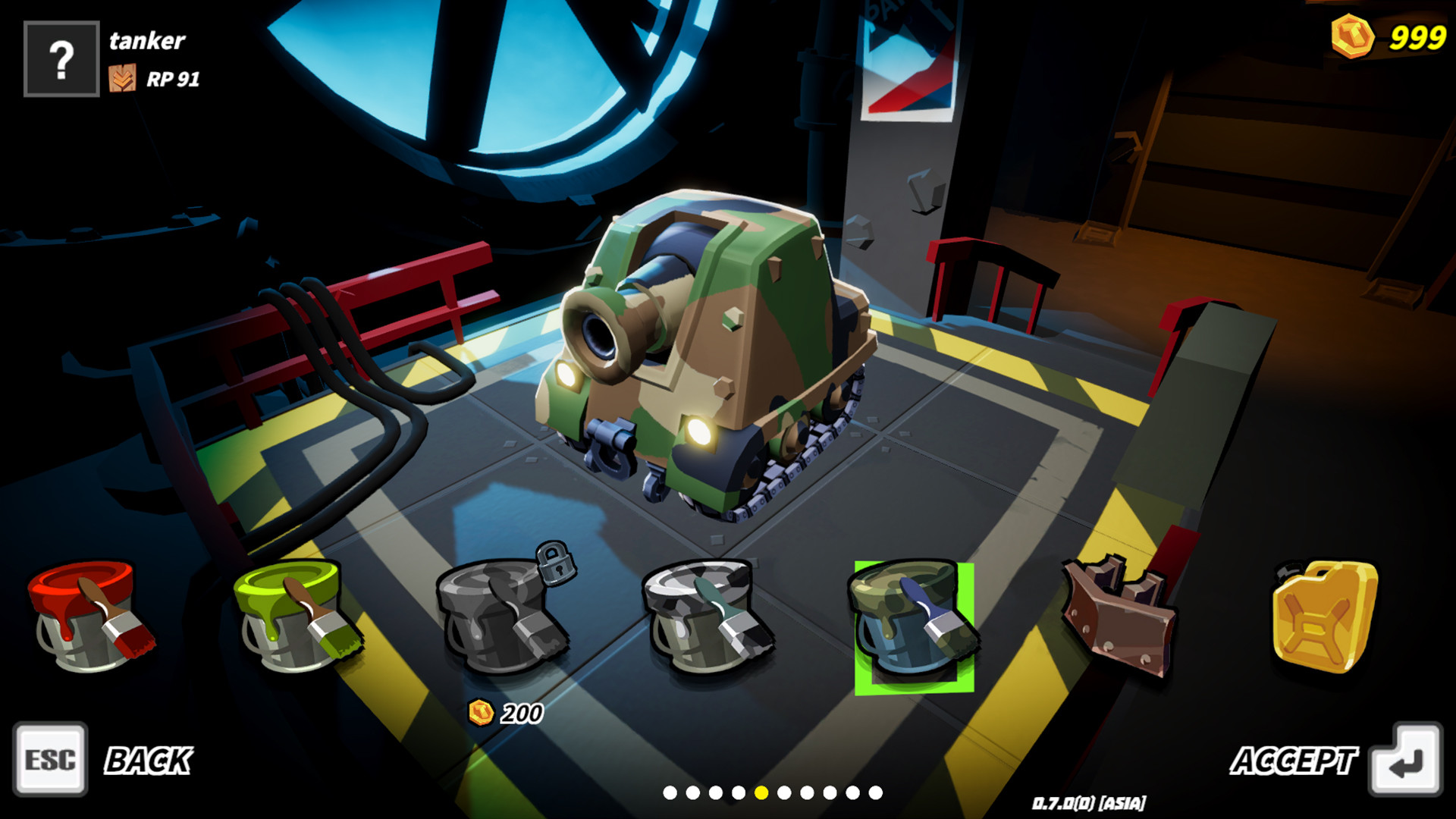Select the first white pagination dot

tap(671, 794)
